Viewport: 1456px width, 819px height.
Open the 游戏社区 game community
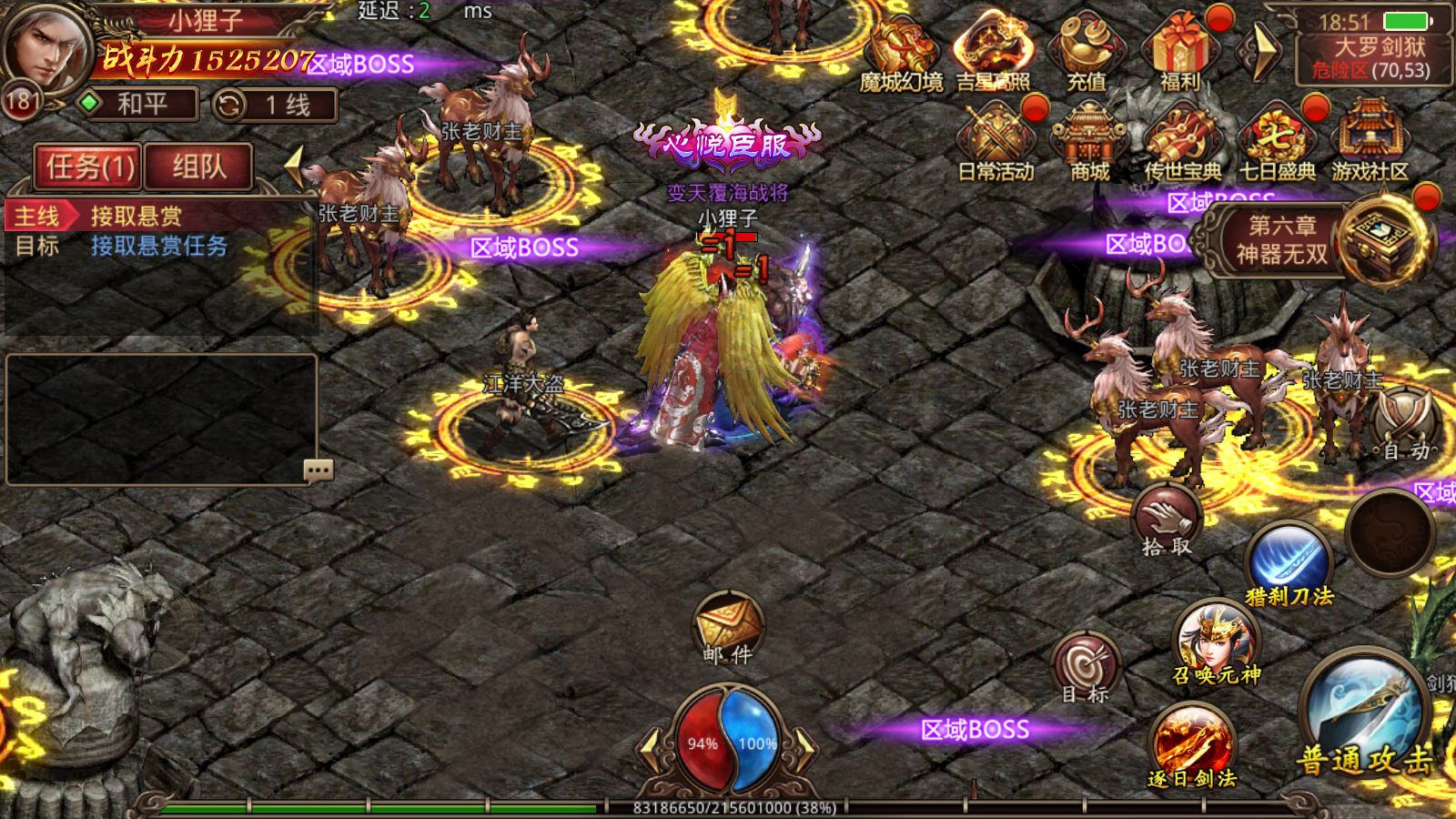(1370, 141)
